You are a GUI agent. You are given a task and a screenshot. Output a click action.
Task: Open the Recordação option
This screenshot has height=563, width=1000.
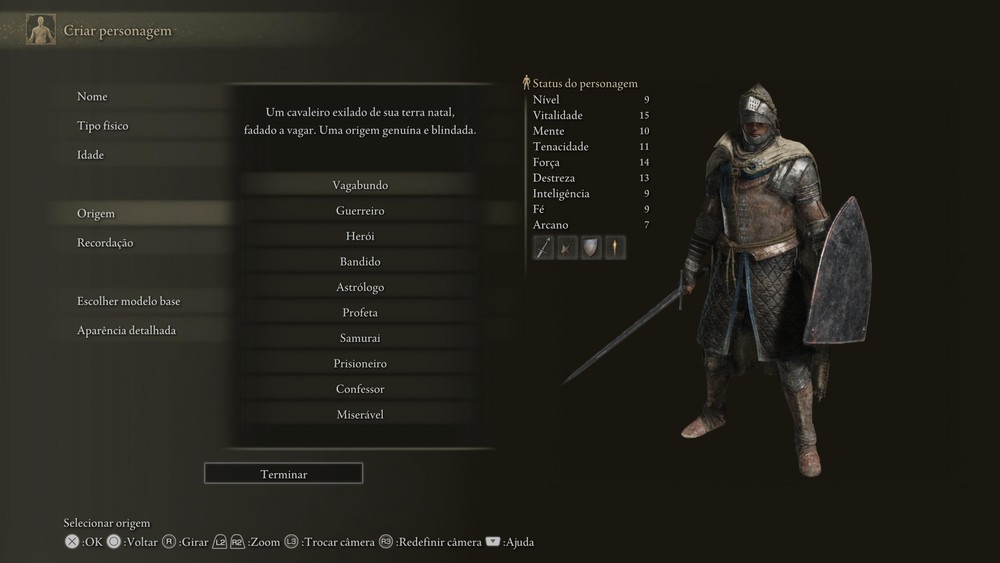click(x=105, y=243)
